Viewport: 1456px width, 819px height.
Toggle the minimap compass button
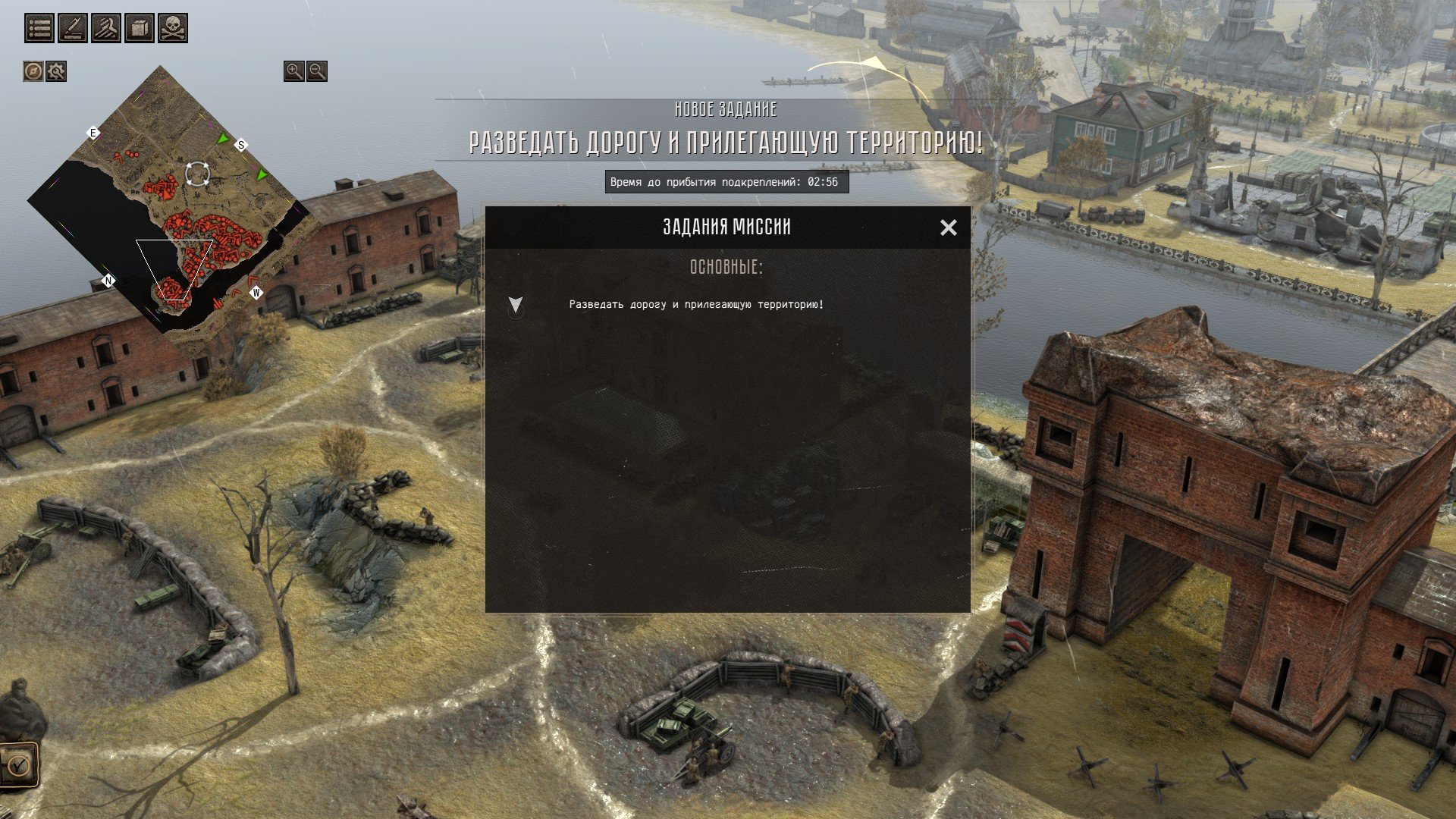pos(33,71)
